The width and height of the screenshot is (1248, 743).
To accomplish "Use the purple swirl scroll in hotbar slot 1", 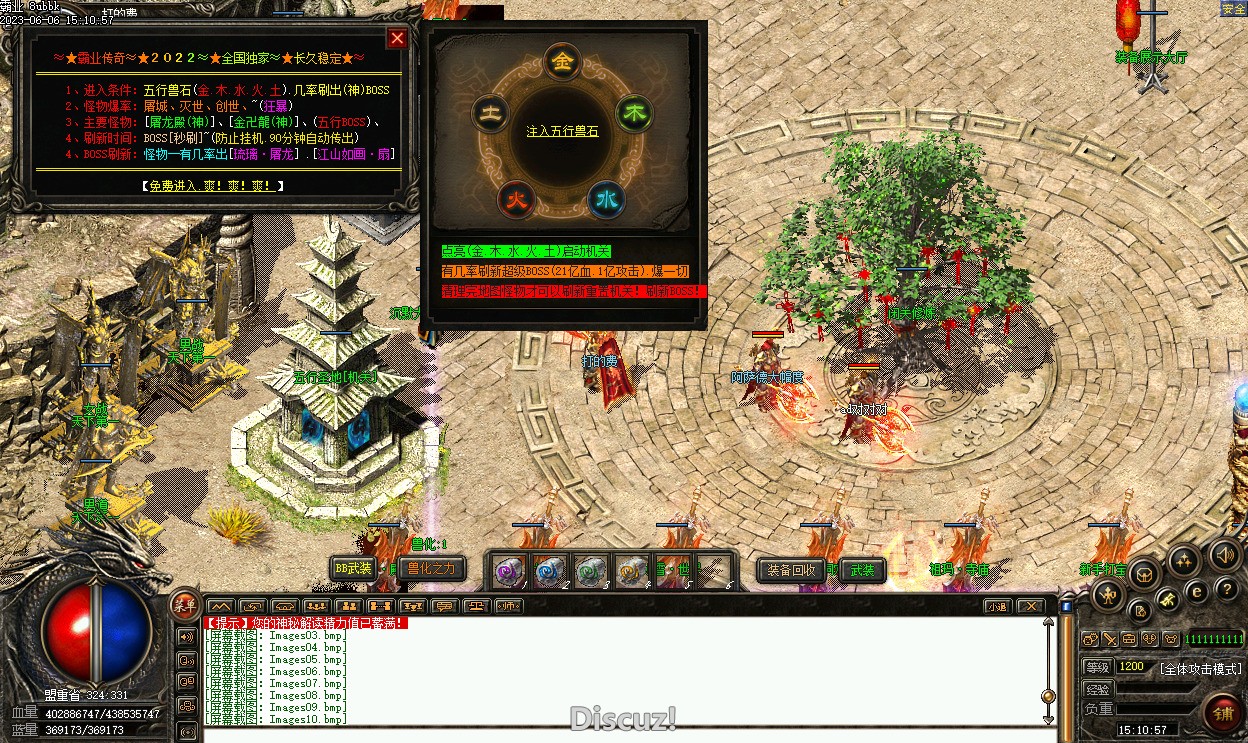I will [509, 571].
